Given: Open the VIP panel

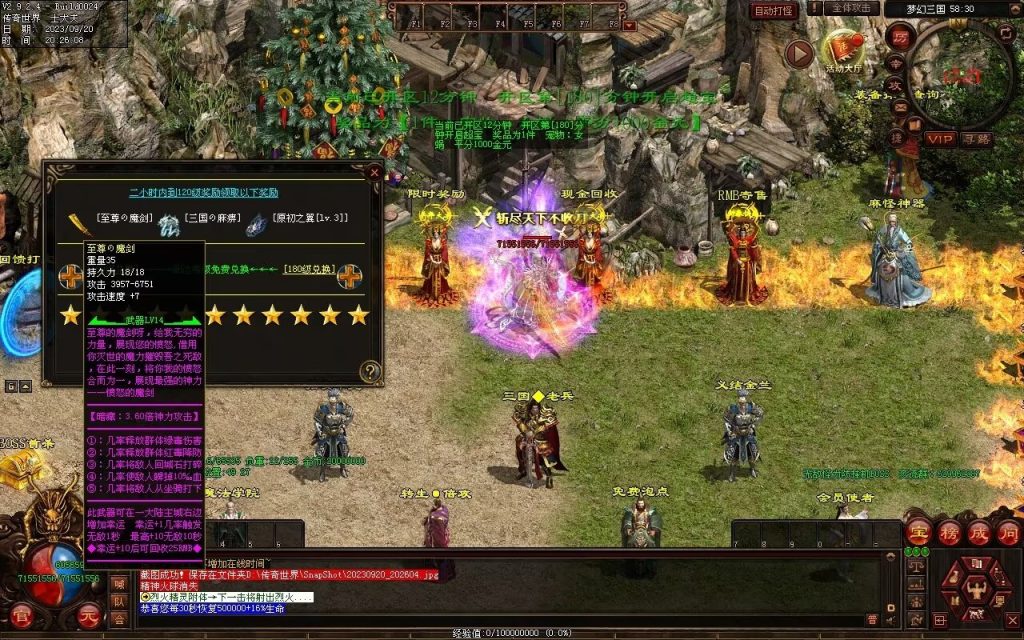Looking at the screenshot, I should pos(939,138).
